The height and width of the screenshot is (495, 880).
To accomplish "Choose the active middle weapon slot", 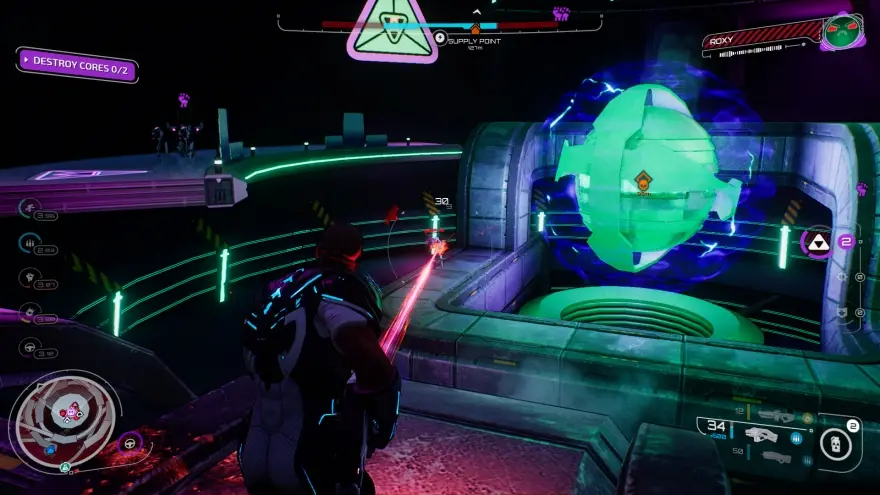I will click(762, 435).
